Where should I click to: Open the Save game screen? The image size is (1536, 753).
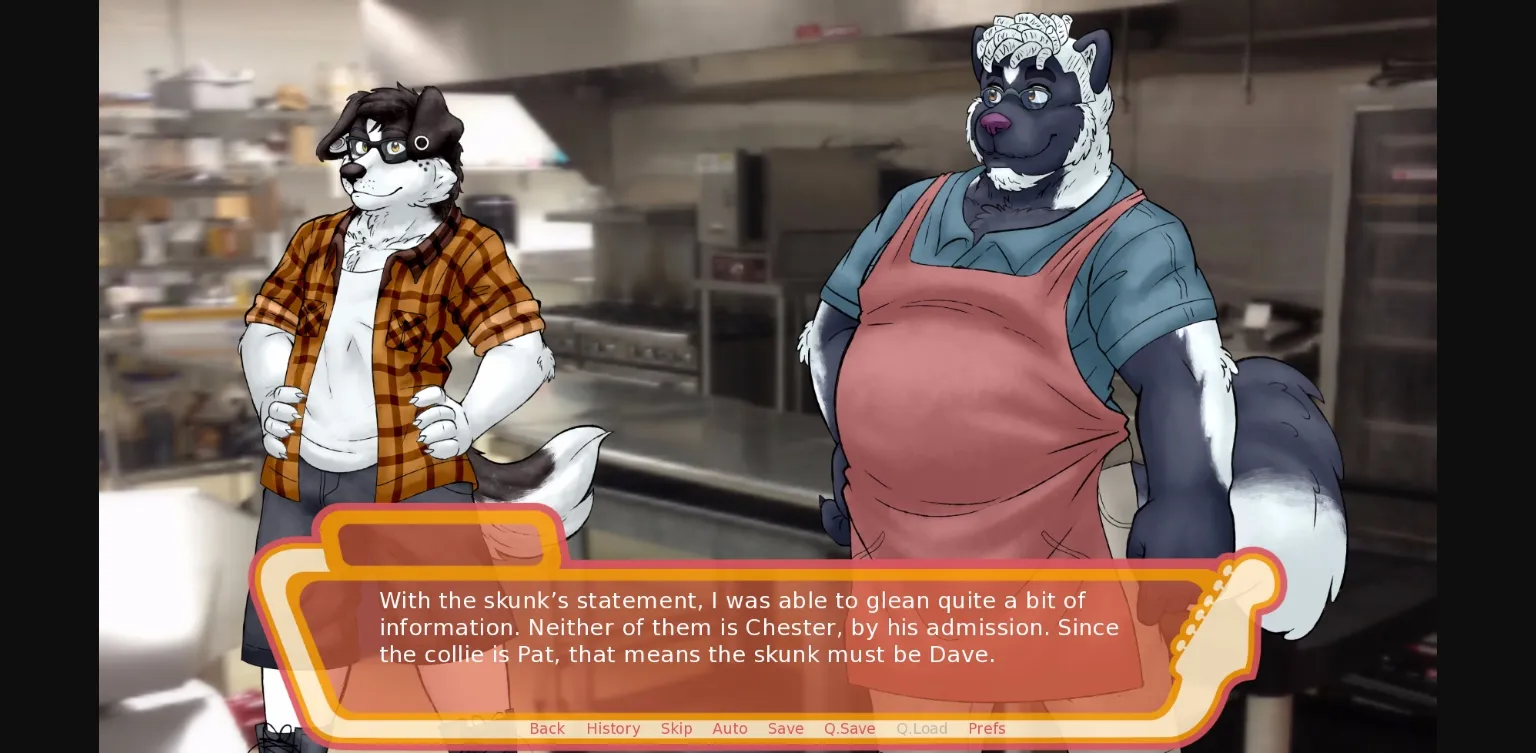[x=785, y=728]
